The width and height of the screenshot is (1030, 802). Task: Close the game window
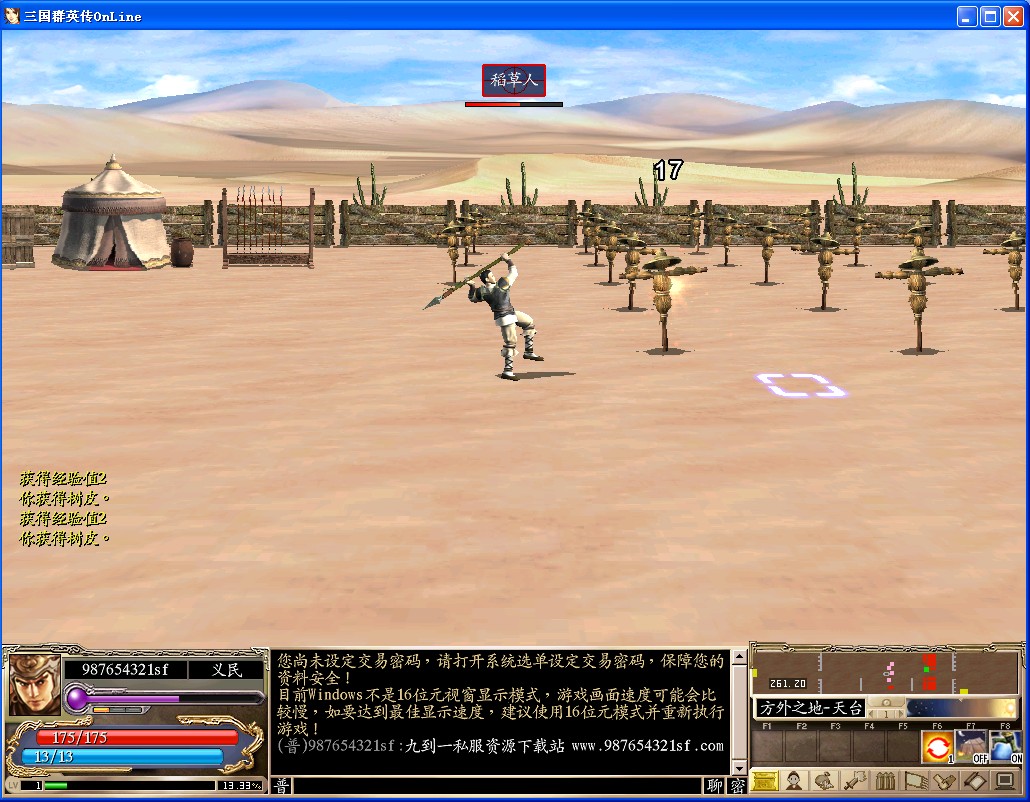(x=1012, y=16)
